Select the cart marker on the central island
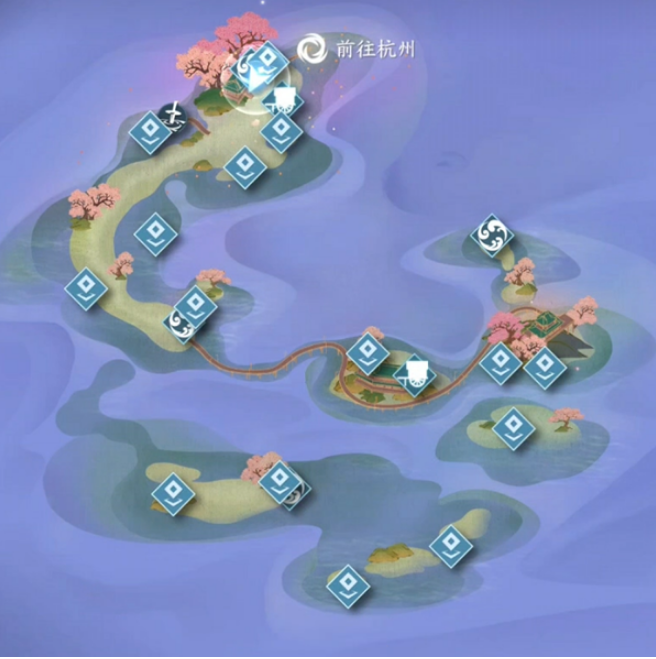656x659 pixels. coord(415,374)
